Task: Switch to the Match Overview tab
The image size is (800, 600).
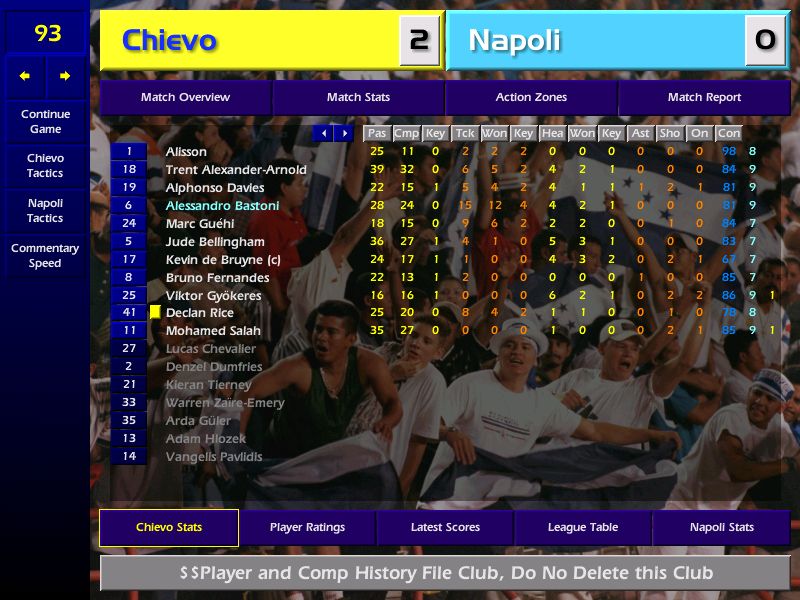Action: 185,97
